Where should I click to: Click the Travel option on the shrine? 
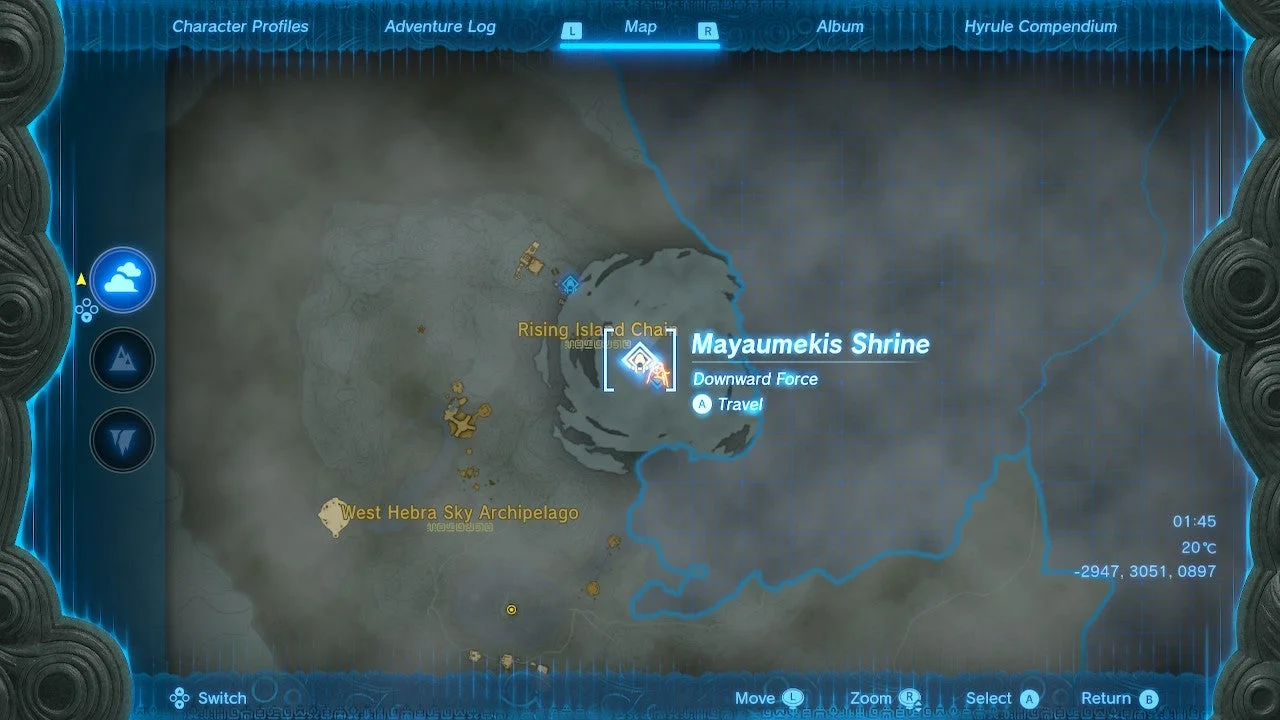click(x=739, y=405)
